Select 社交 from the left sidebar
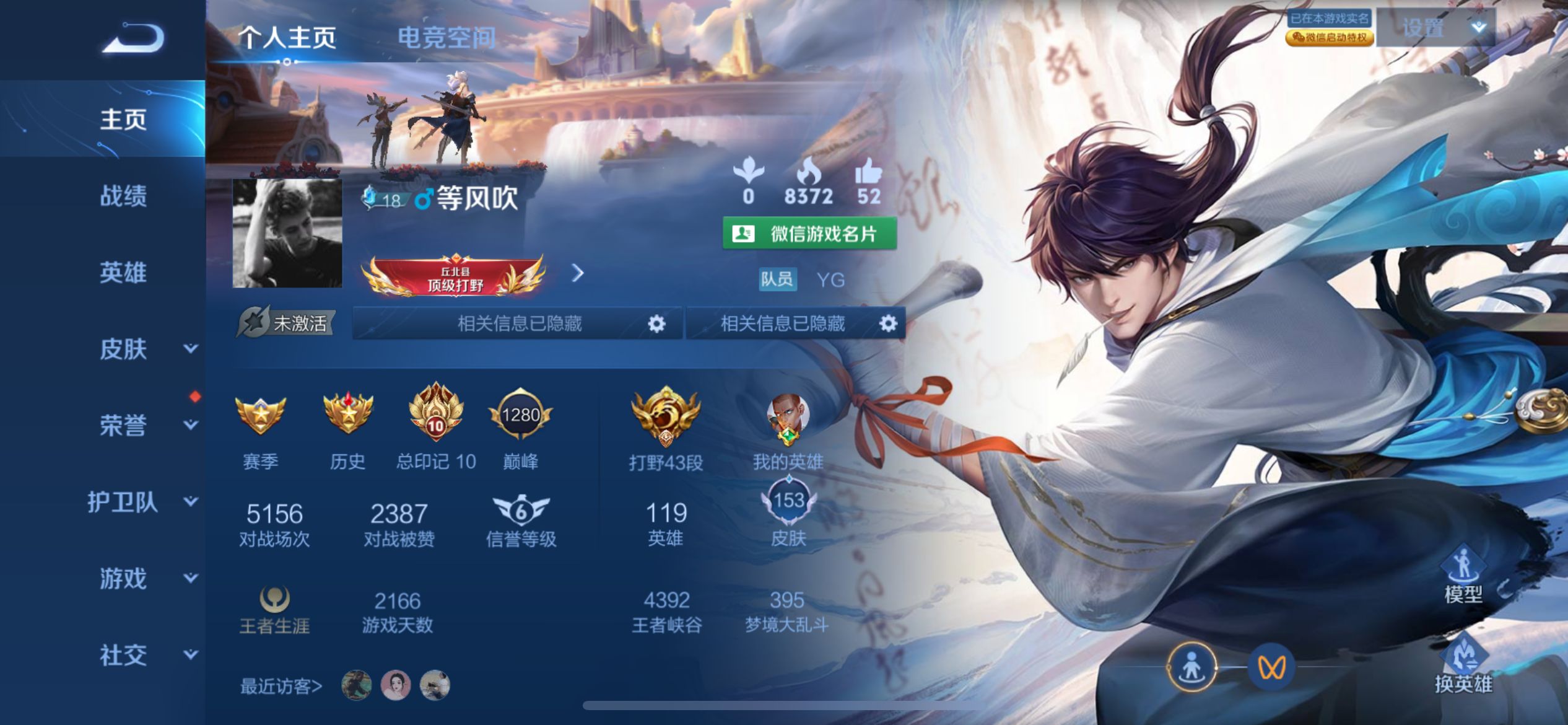 [123, 654]
